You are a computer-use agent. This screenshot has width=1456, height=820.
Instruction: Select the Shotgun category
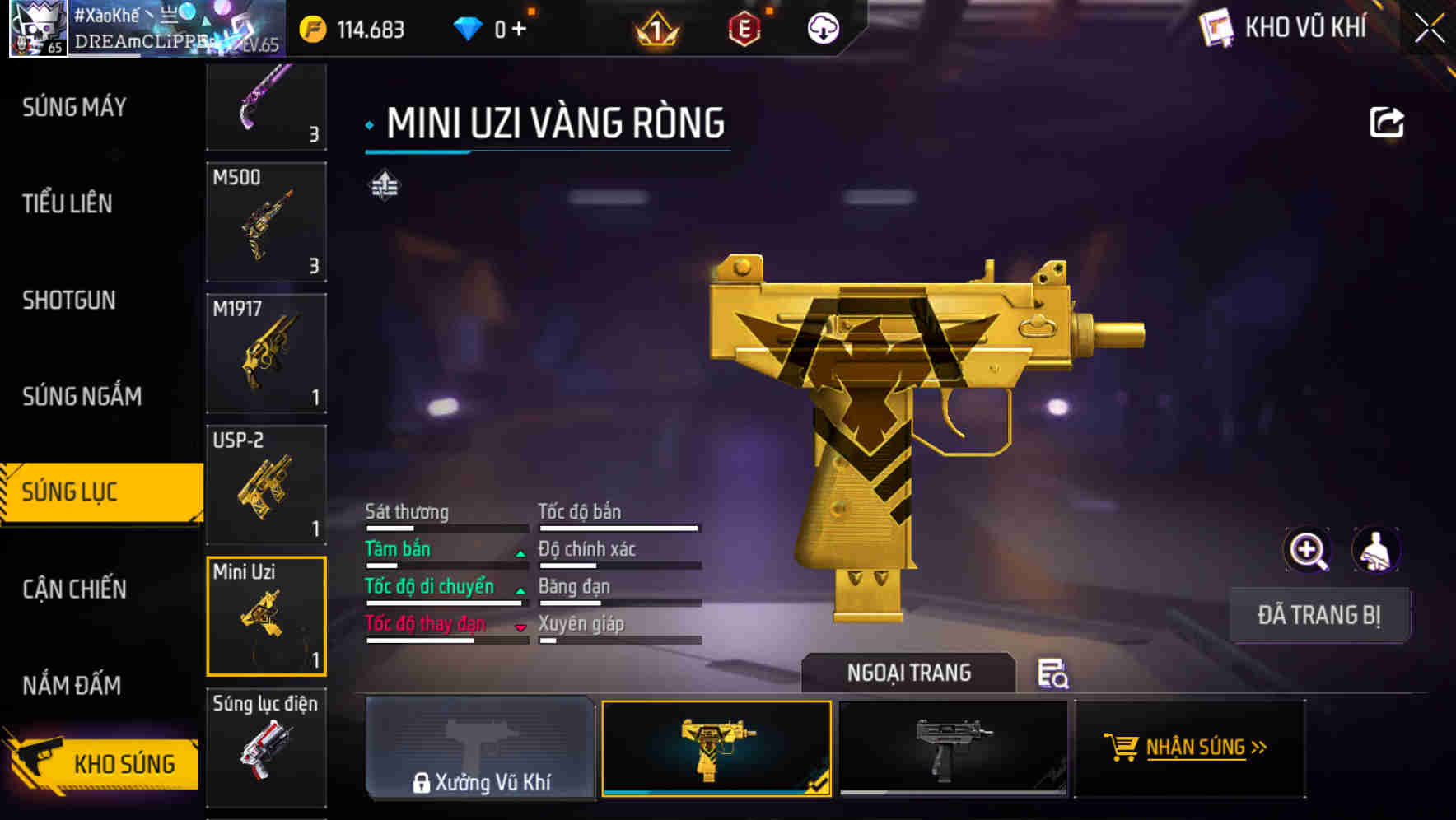69,301
